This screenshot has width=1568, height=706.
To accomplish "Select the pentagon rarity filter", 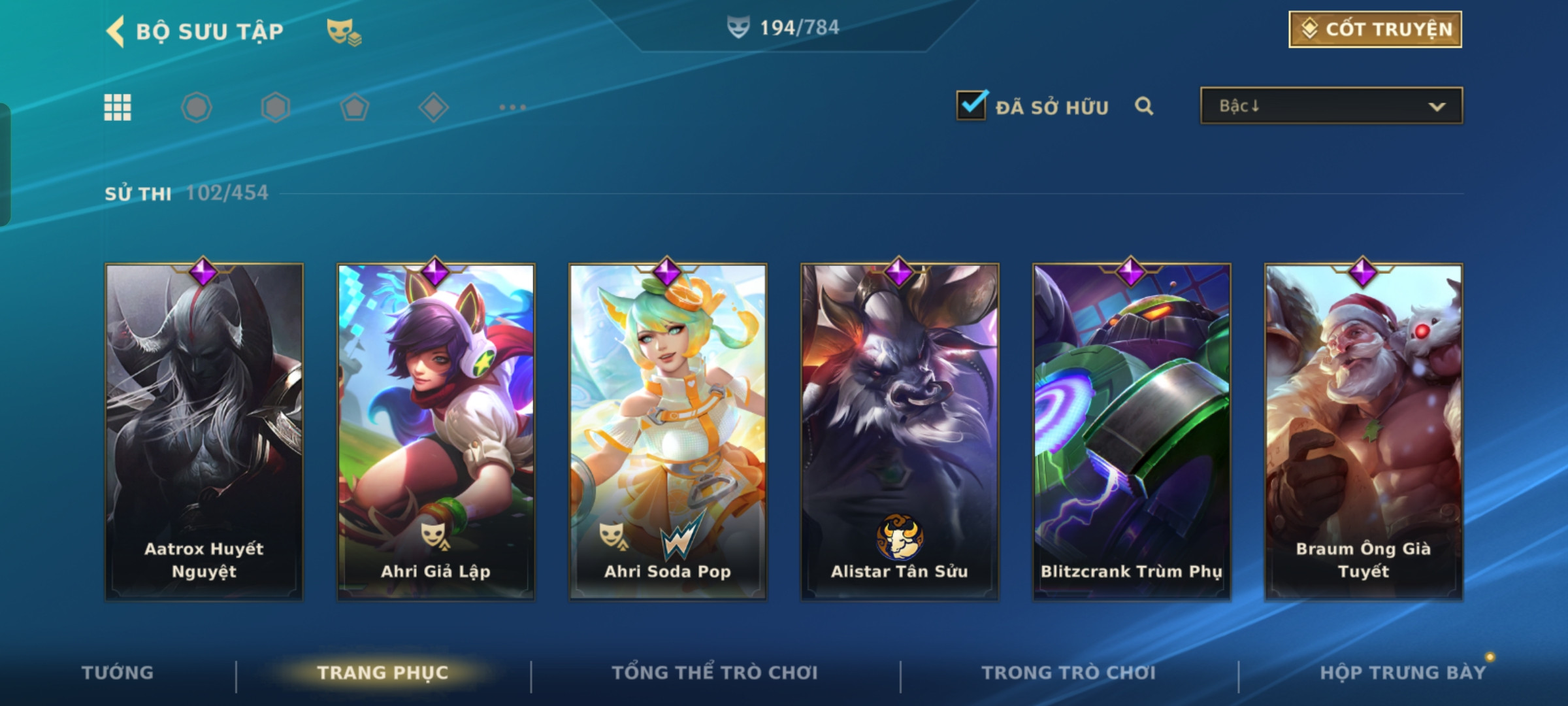I will tap(355, 107).
